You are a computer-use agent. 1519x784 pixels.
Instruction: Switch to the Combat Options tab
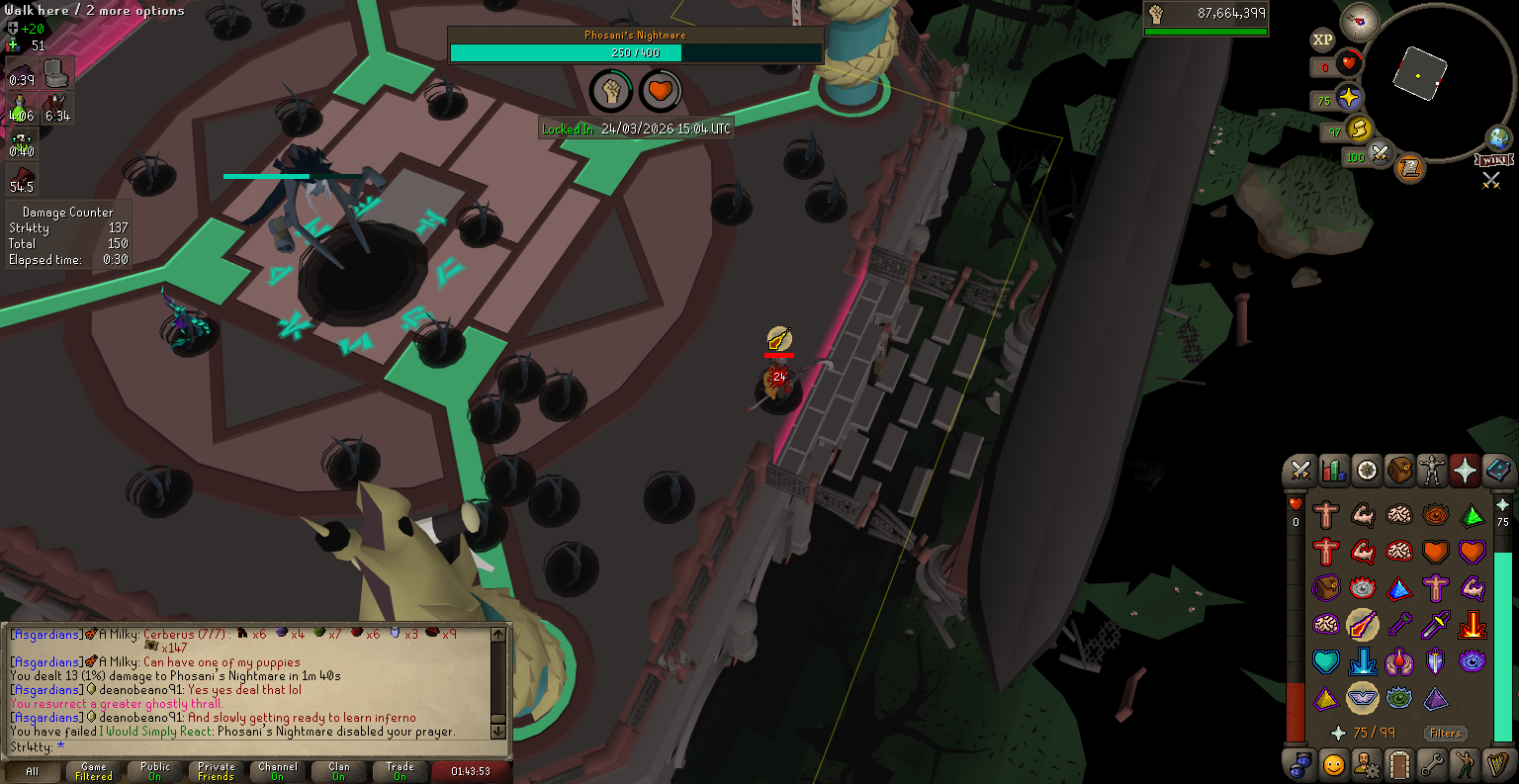coord(1299,471)
